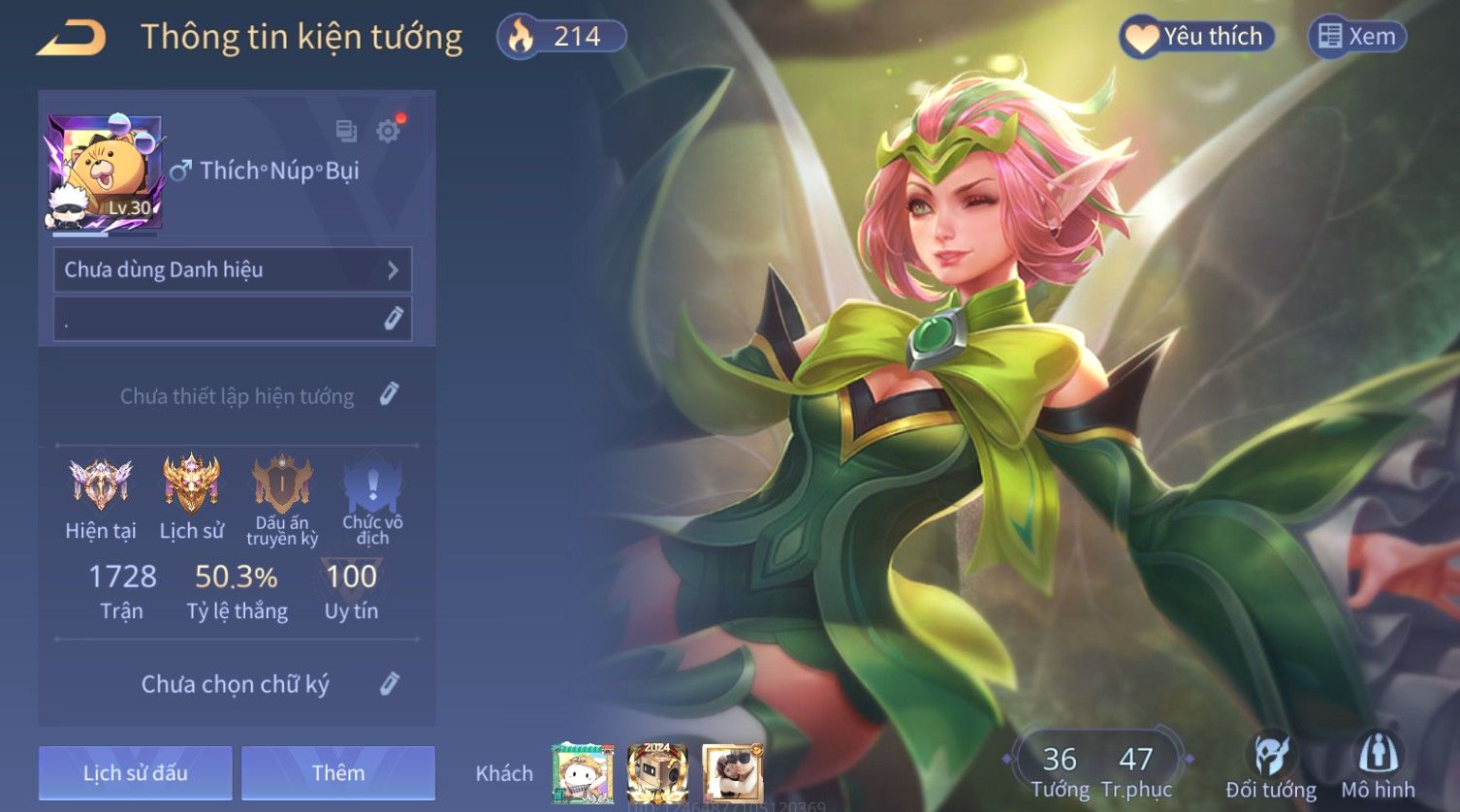Switch to Mô hình model view
This screenshot has width=1460, height=812.
[x=1378, y=767]
